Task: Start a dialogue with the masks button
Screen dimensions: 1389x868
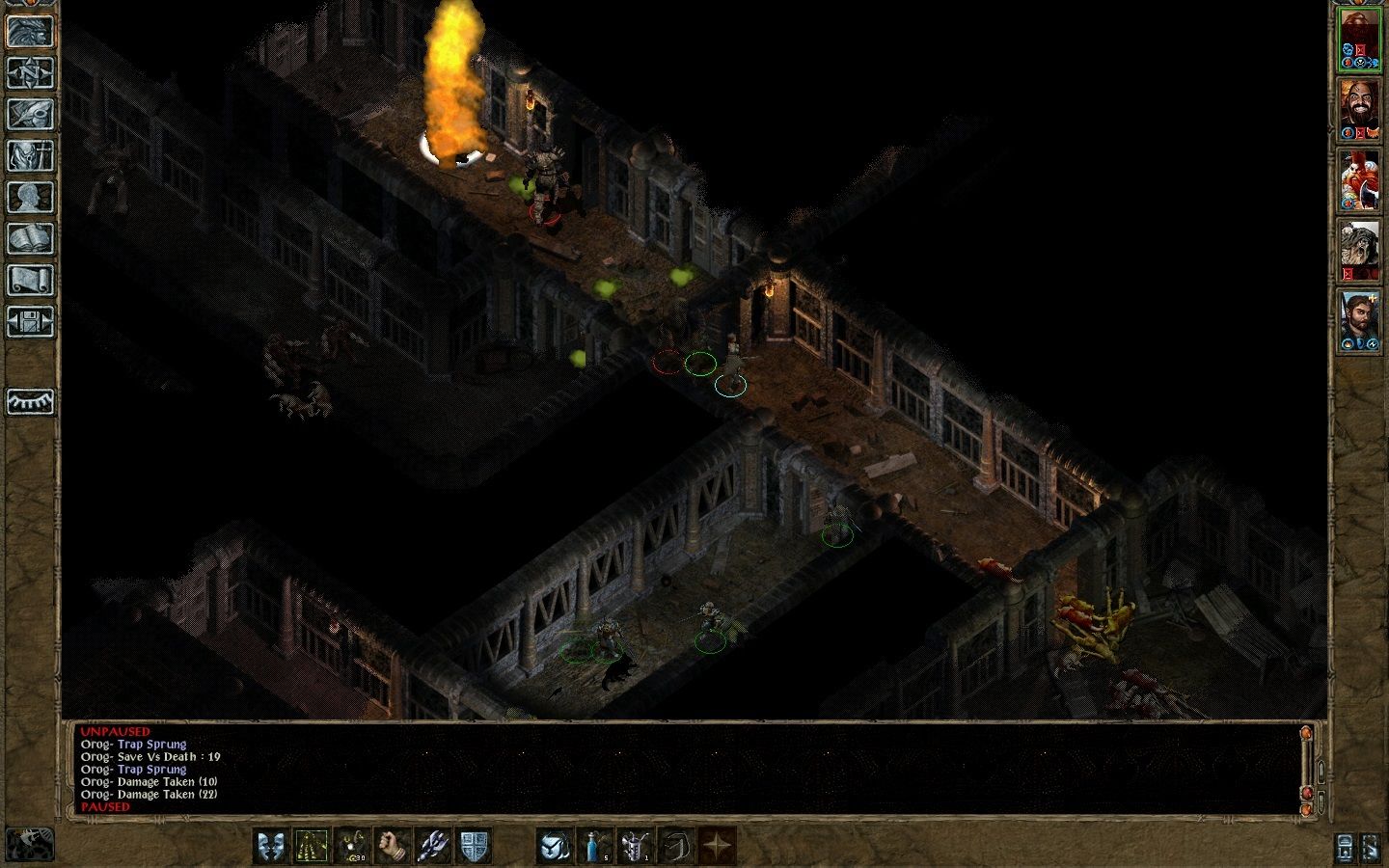Action: [x=271, y=844]
